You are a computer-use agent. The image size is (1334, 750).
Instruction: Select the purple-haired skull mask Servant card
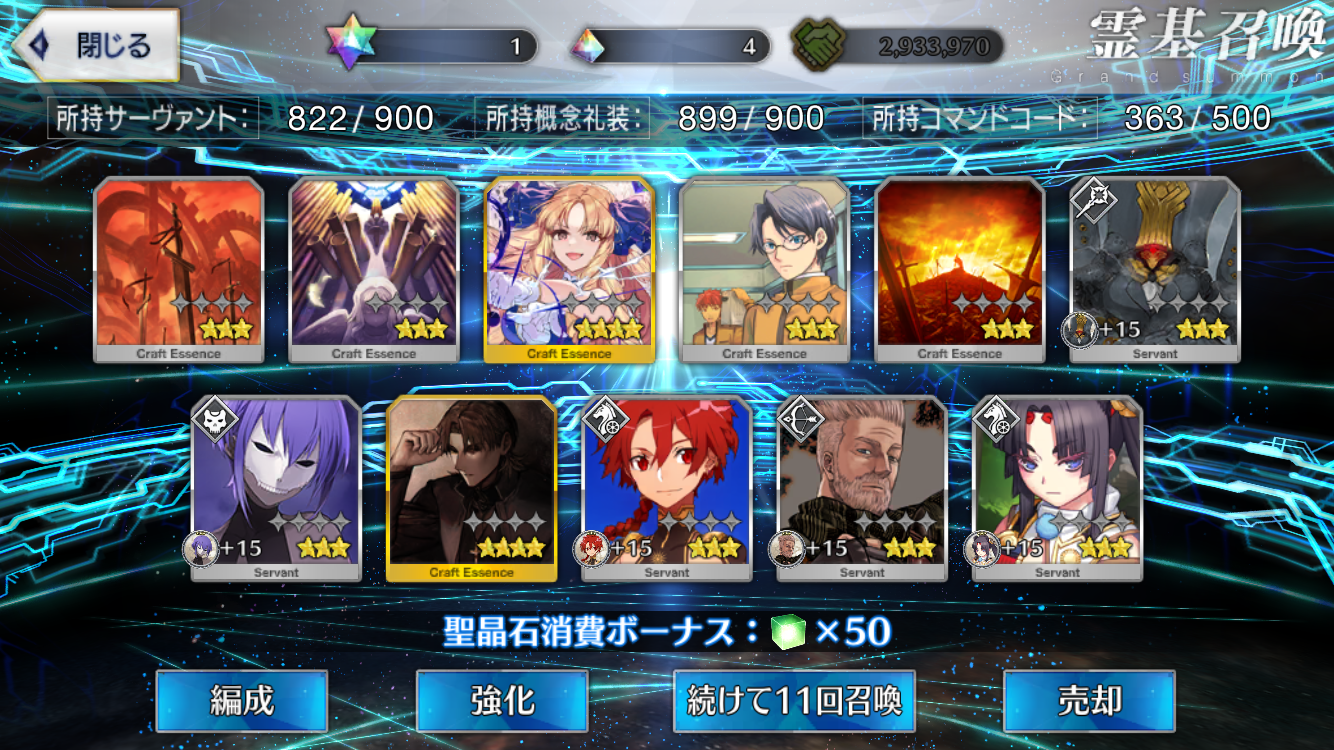pos(276,487)
